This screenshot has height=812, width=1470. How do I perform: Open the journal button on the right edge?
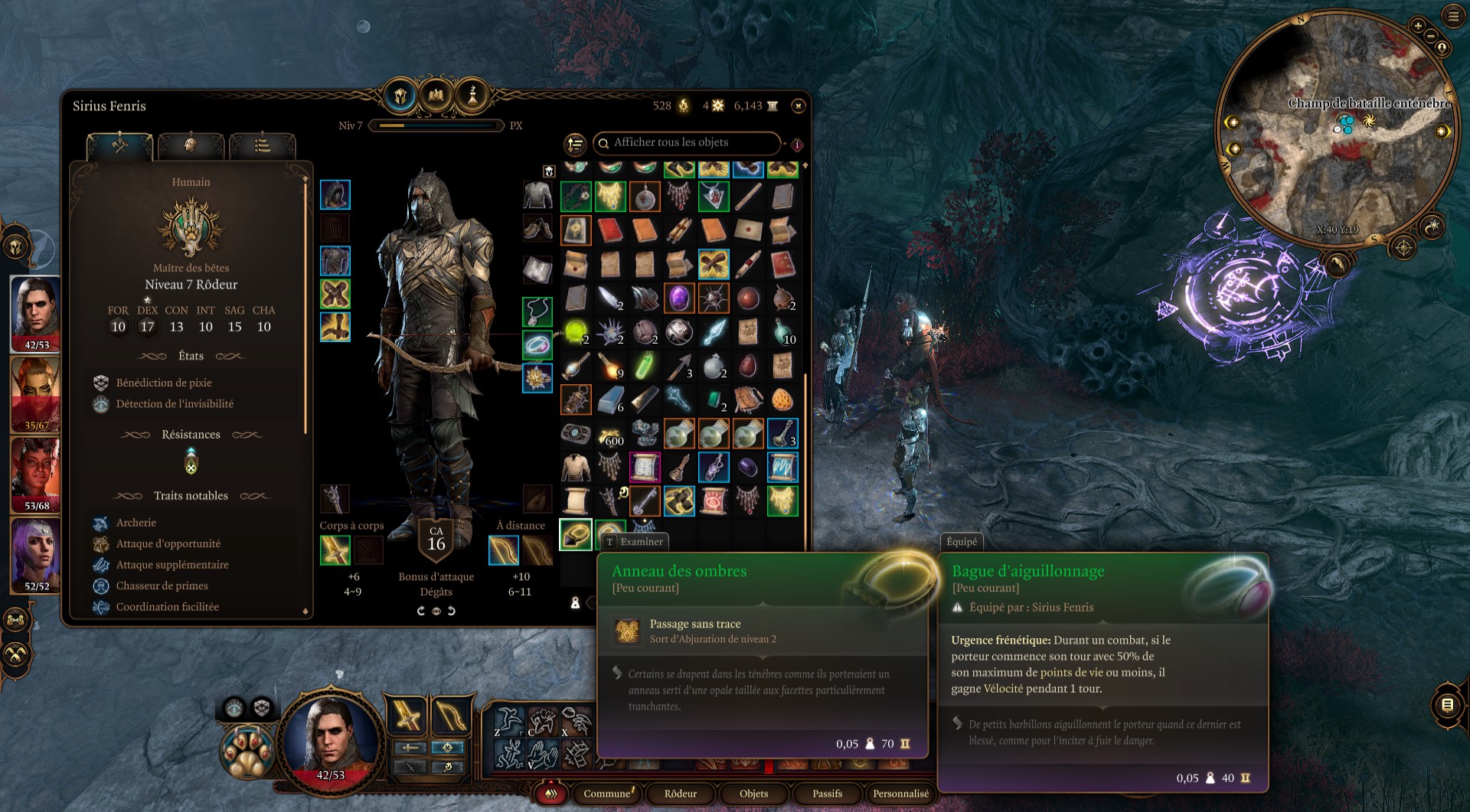click(1447, 705)
